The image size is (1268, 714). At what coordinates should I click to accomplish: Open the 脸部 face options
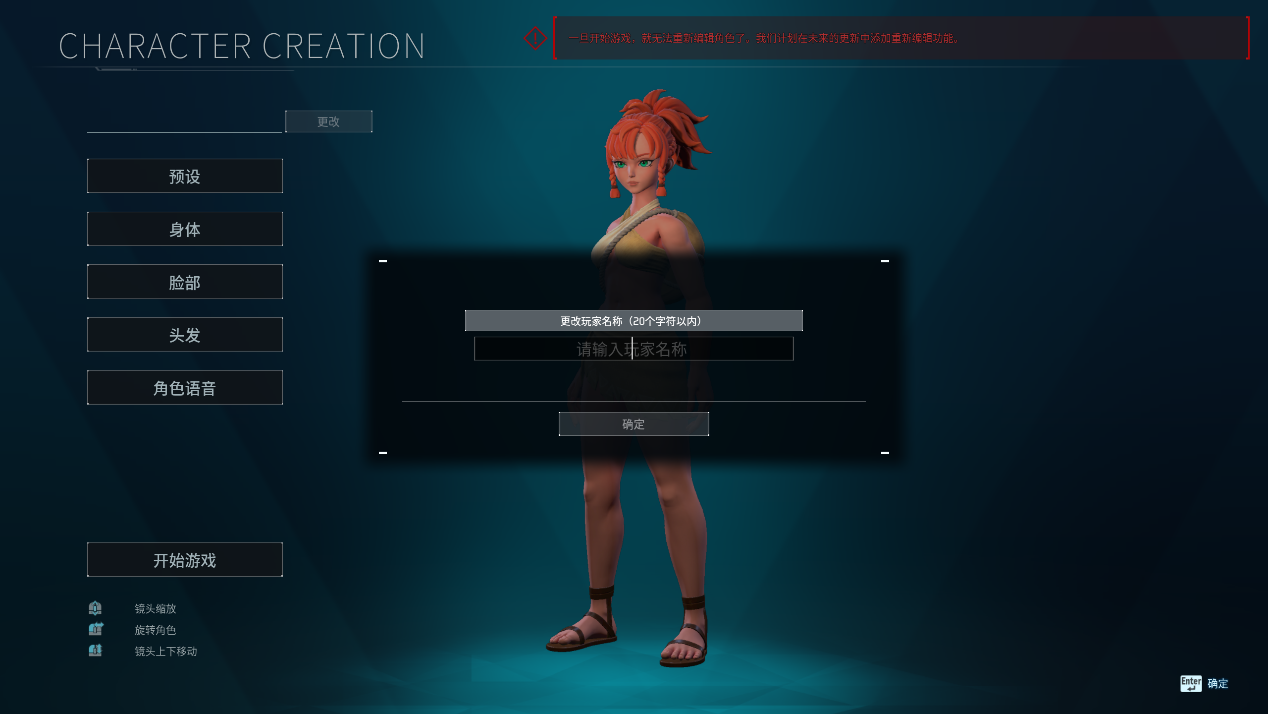pos(185,282)
